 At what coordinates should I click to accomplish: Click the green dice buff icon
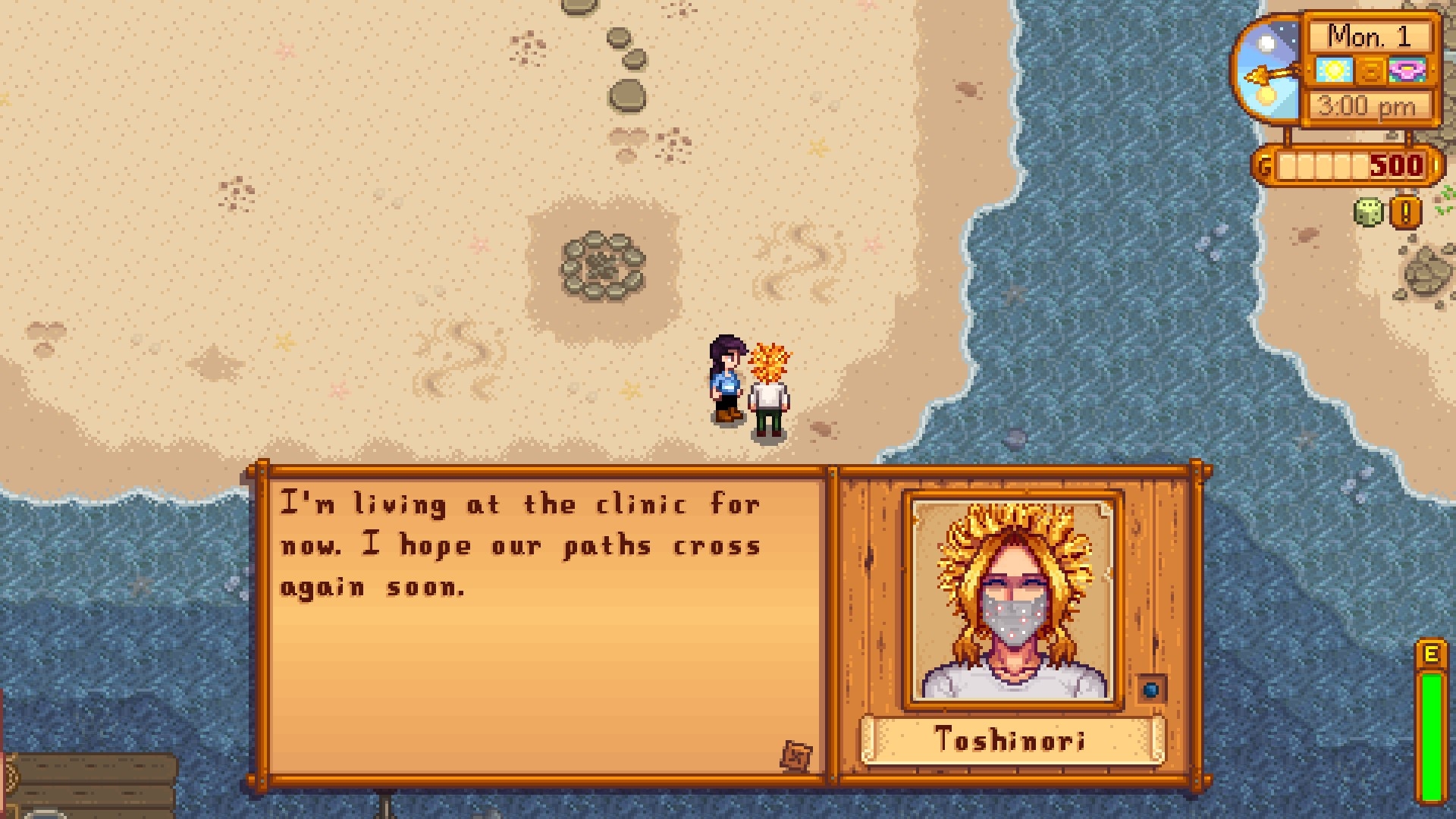(1369, 213)
